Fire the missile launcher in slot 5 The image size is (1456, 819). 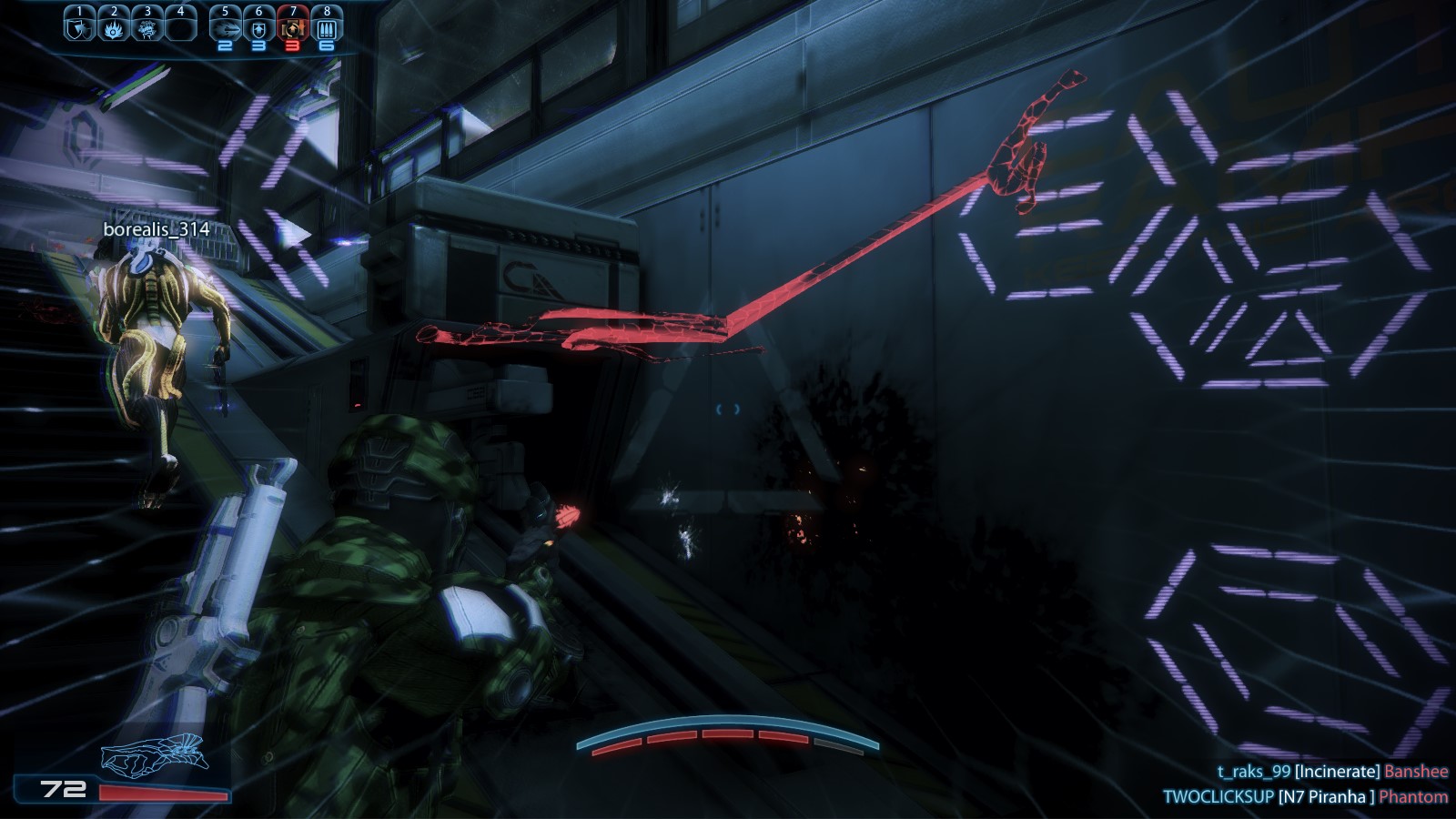[225, 28]
